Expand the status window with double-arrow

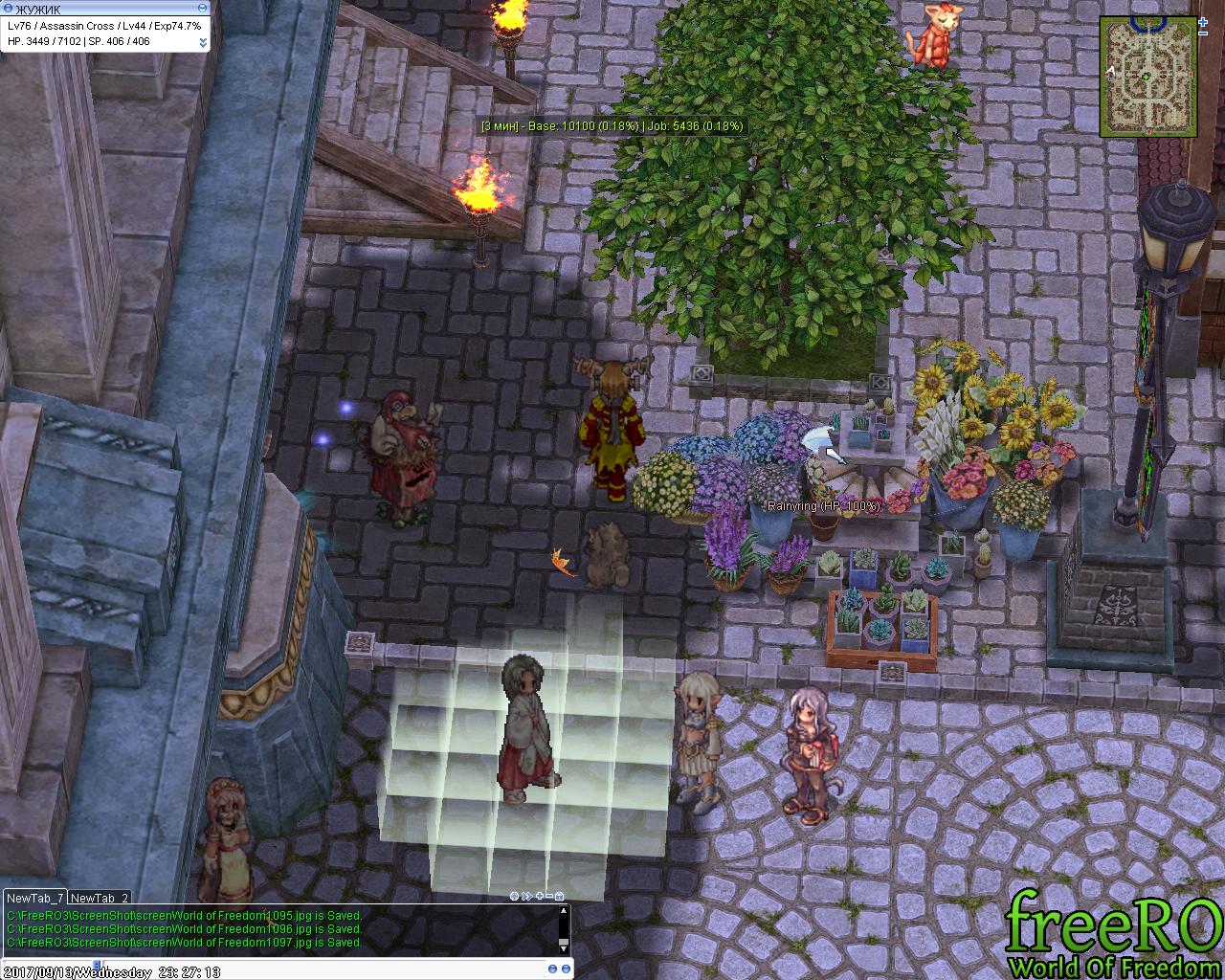pos(203,42)
